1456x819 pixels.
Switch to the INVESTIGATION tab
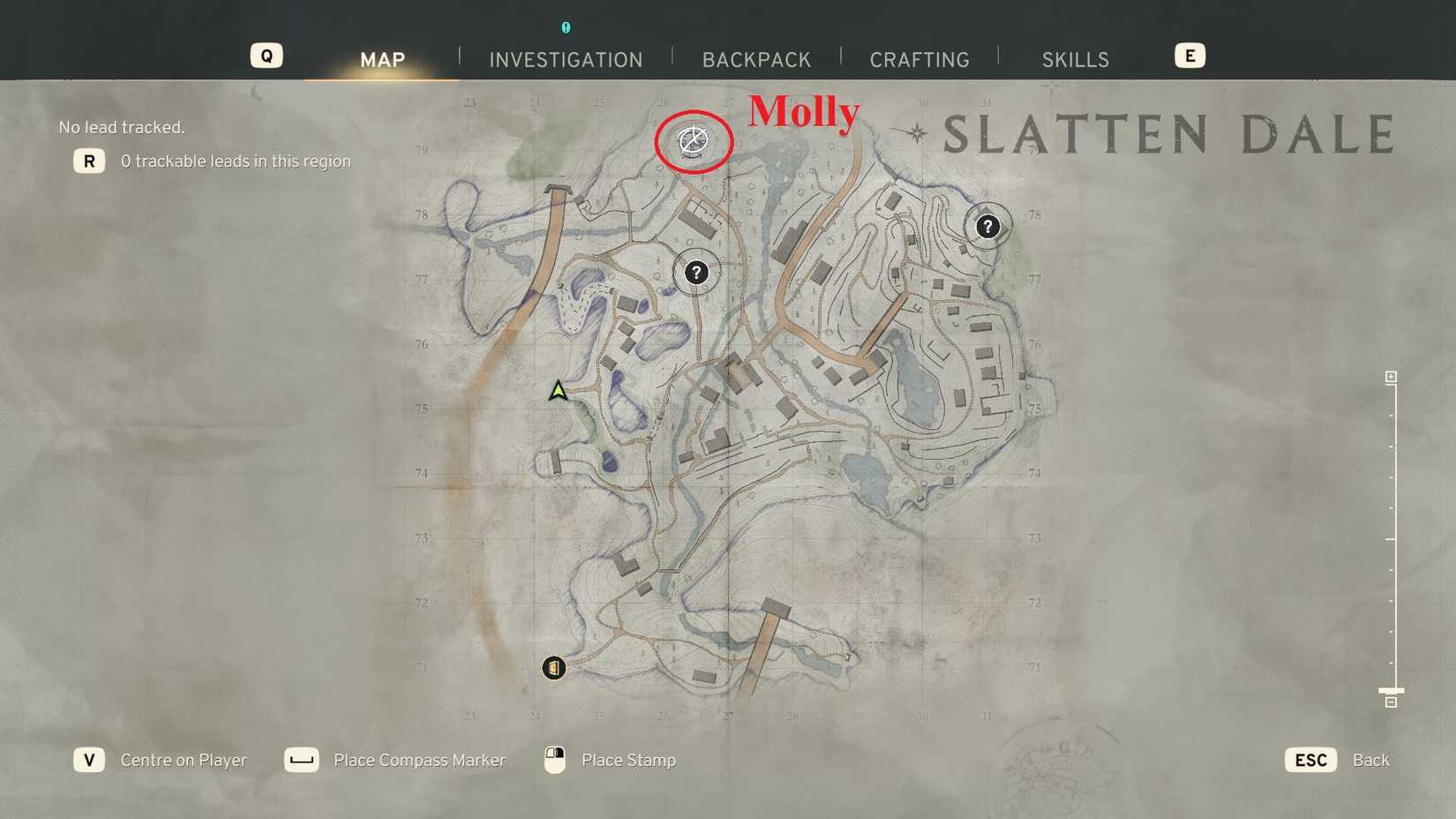[x=565, y=59]
